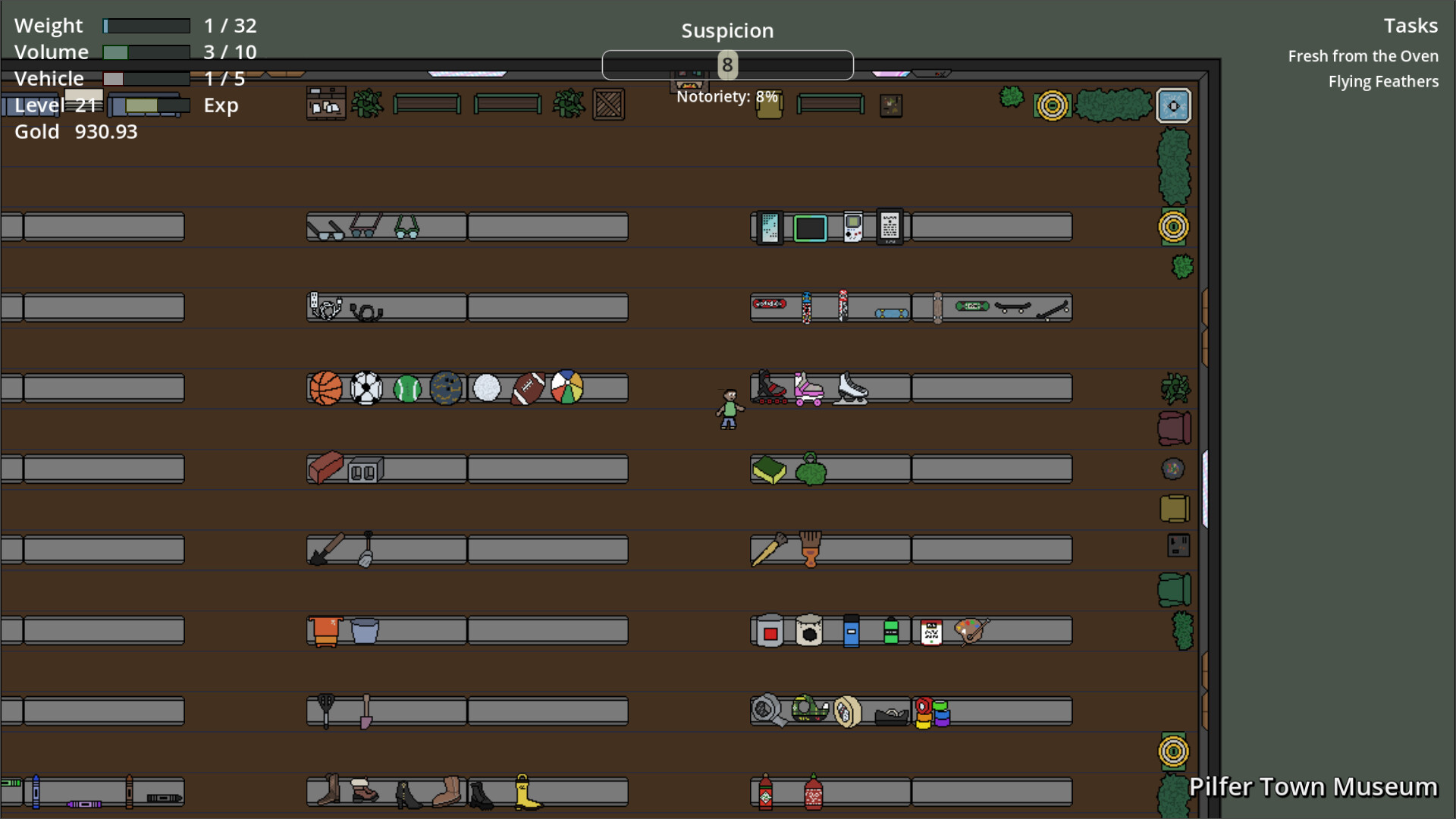Click the Suspicion meter at the top

click(x=727, y=65)
